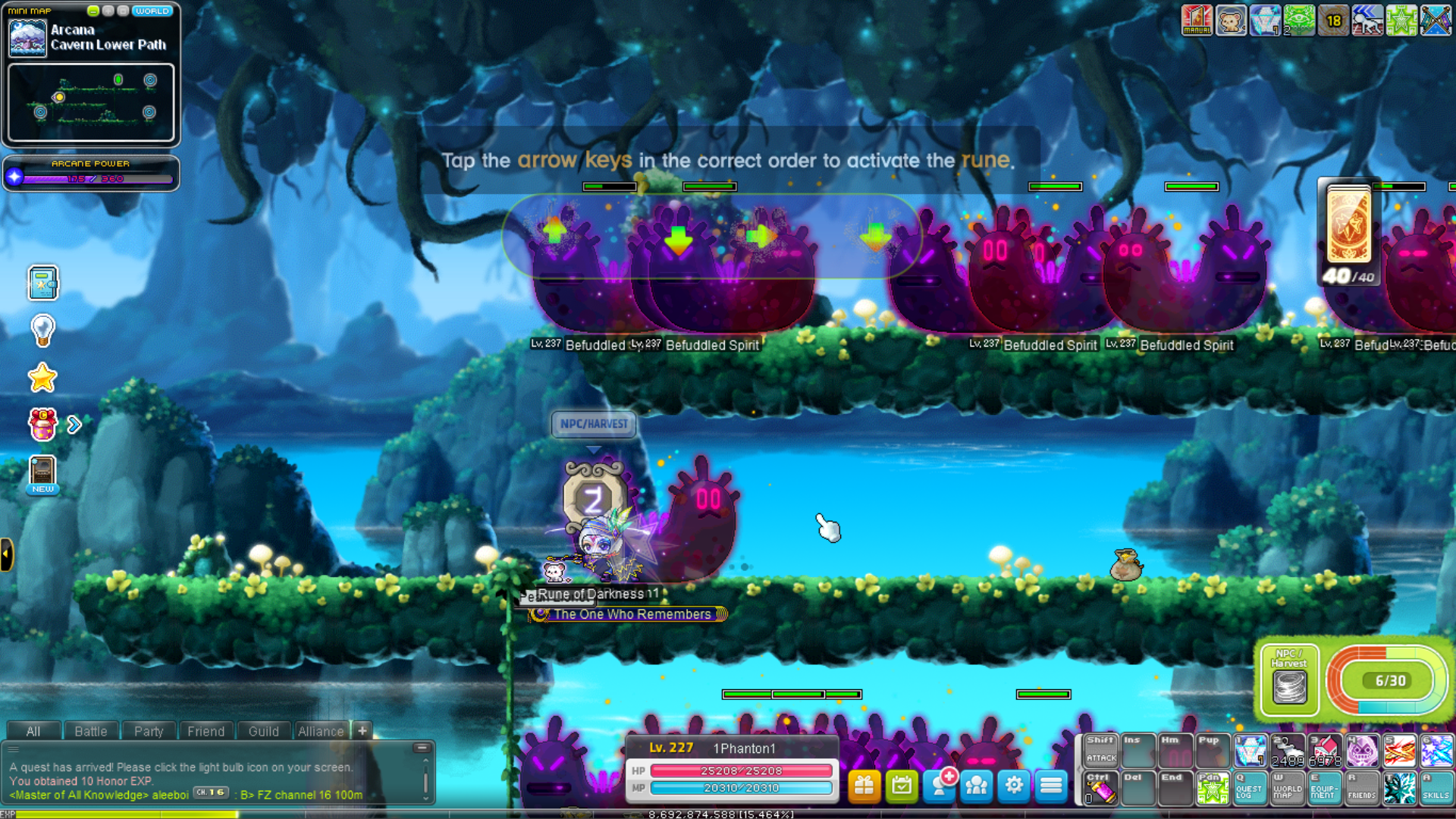Click the plus to add a new chat tab
This screenshot has width=1456, height=819.
click(x=362, y=731)
